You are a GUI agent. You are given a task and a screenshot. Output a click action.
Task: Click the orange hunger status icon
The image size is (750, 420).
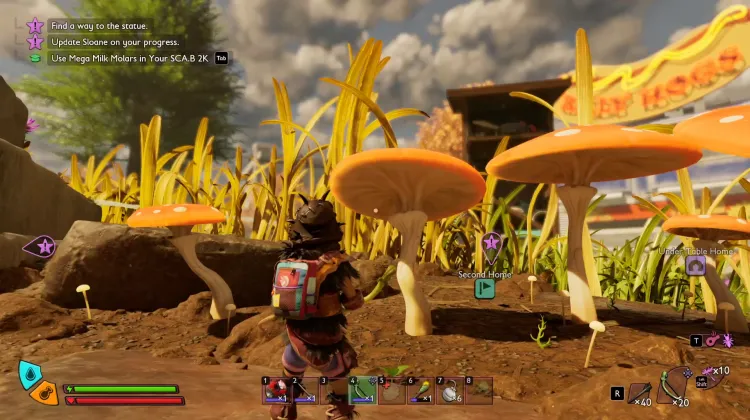43,394
